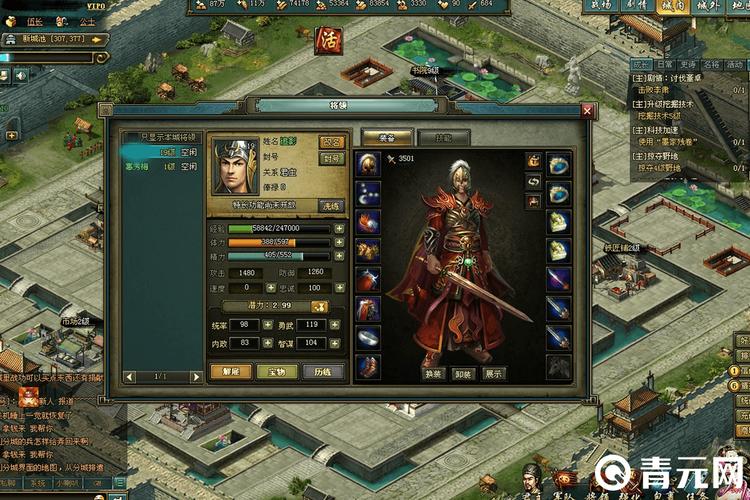Click the 洗练 refine button
This screenshot has height=500, width=750.
click(x=331, y=205)
